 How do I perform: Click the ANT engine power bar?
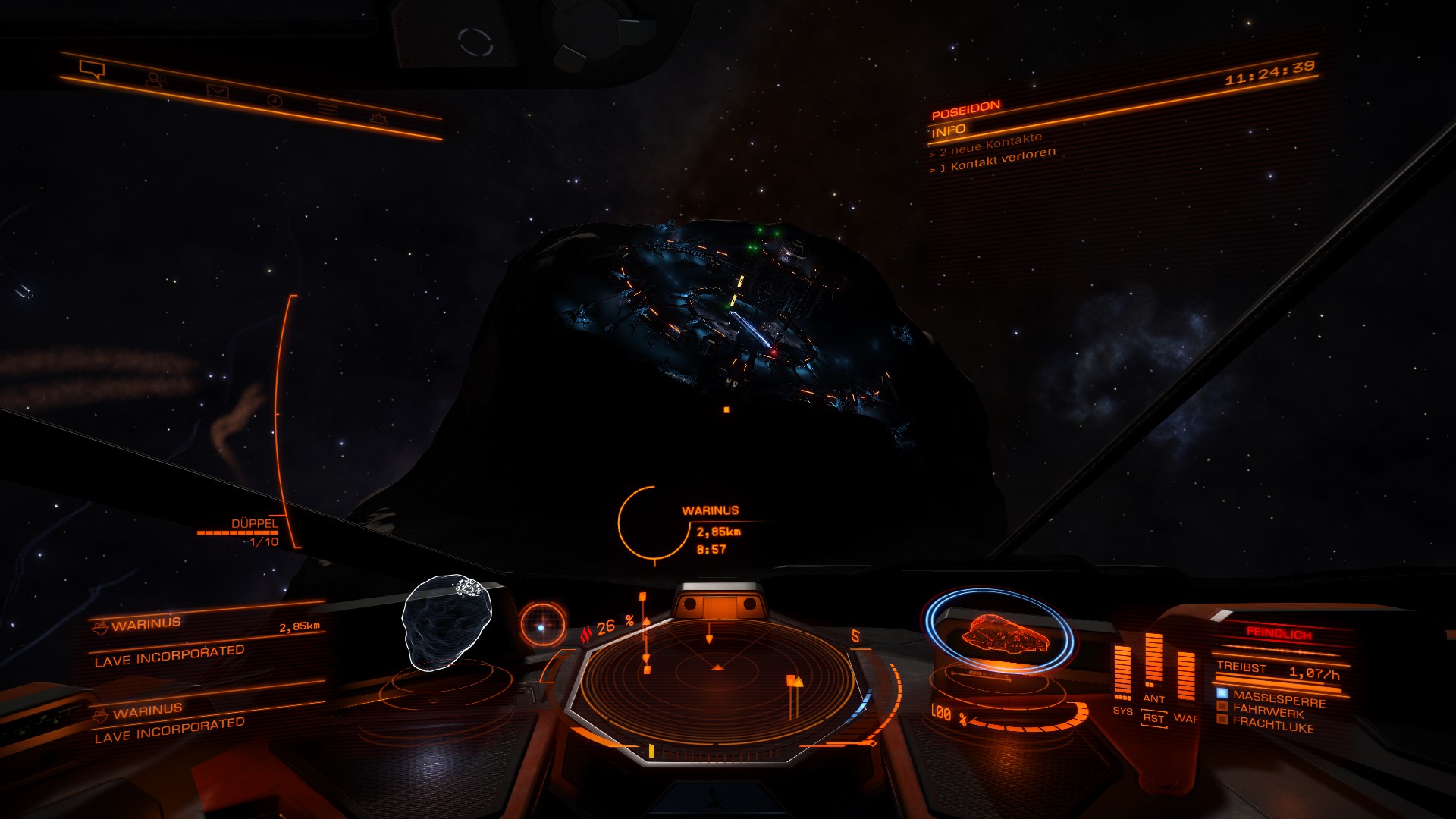1153,660
